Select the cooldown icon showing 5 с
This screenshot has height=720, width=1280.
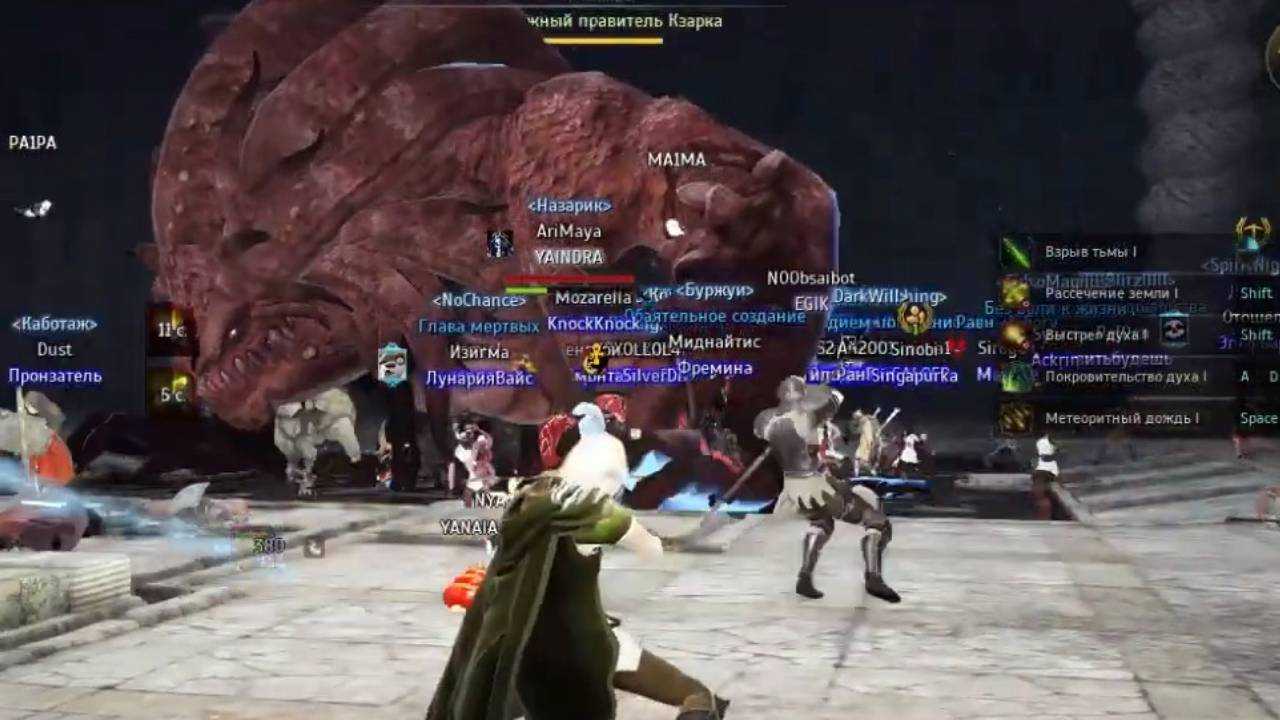[171, 392]
